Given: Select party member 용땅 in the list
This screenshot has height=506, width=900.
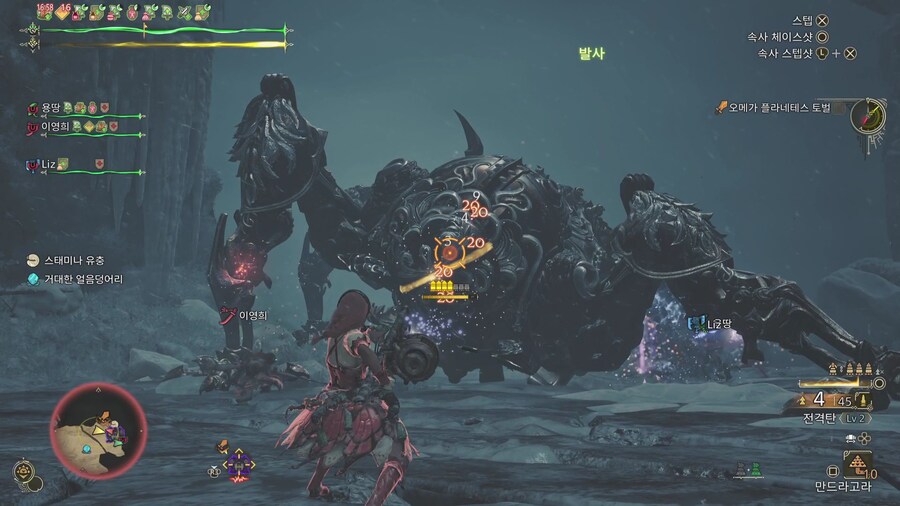Looking at the screenshot, I should click(x=49, y=108).
